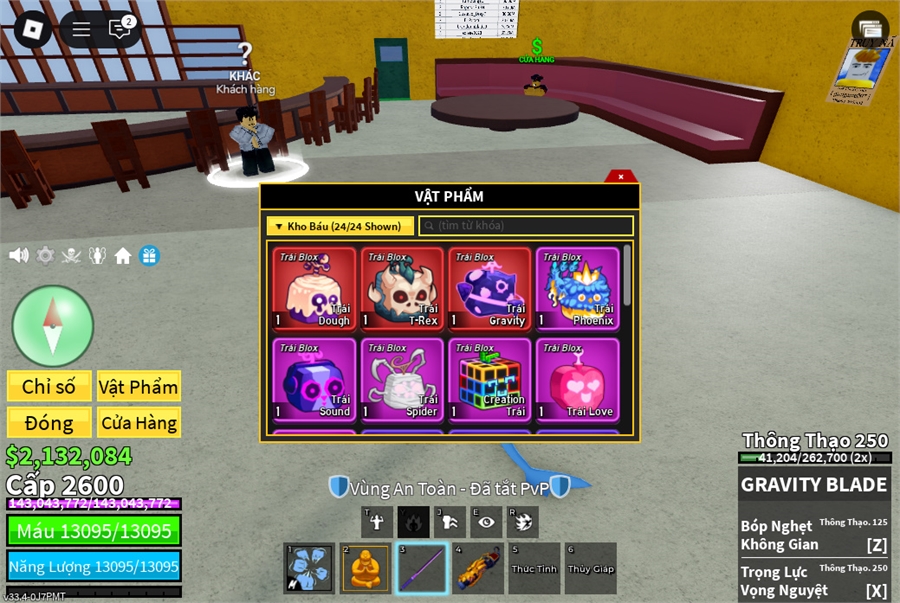Click the inventory keyword search field

[x=526, y=226]
